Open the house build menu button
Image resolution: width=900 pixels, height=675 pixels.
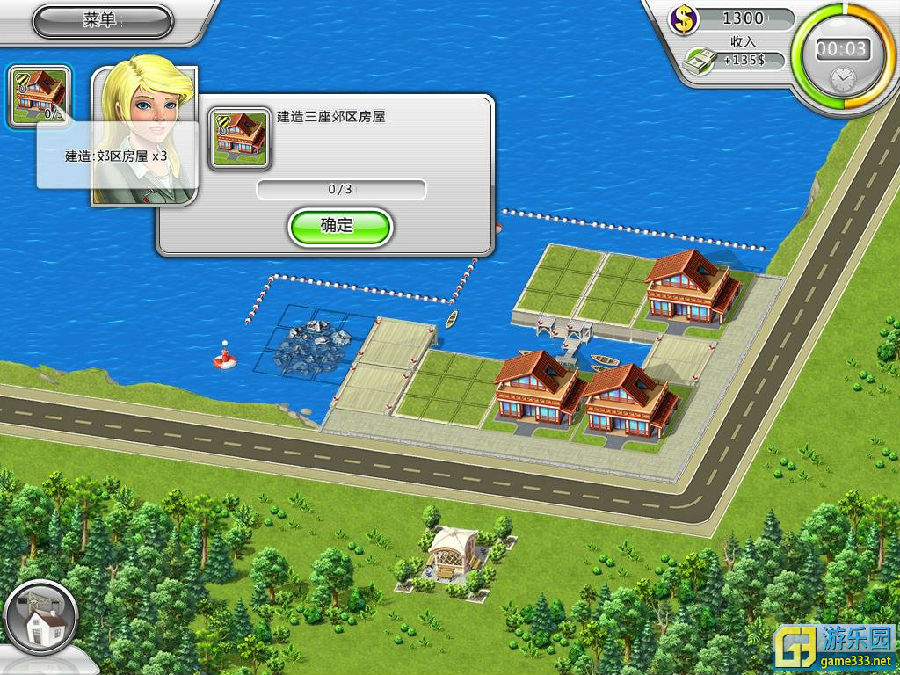tap(40, 617)
